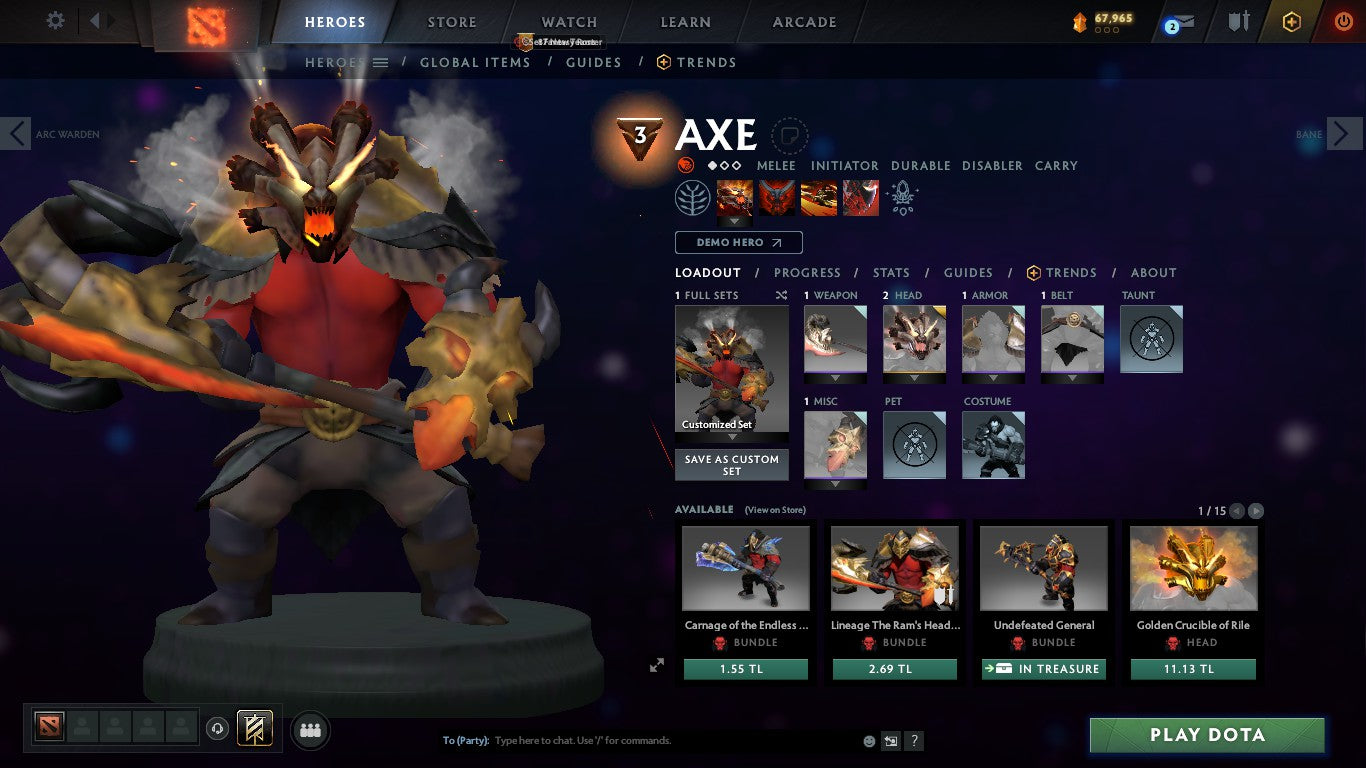This screenshot has width=1366, height=768.
Task: Open the armory shield and sword icon
Action: [x=1238, y=22]
